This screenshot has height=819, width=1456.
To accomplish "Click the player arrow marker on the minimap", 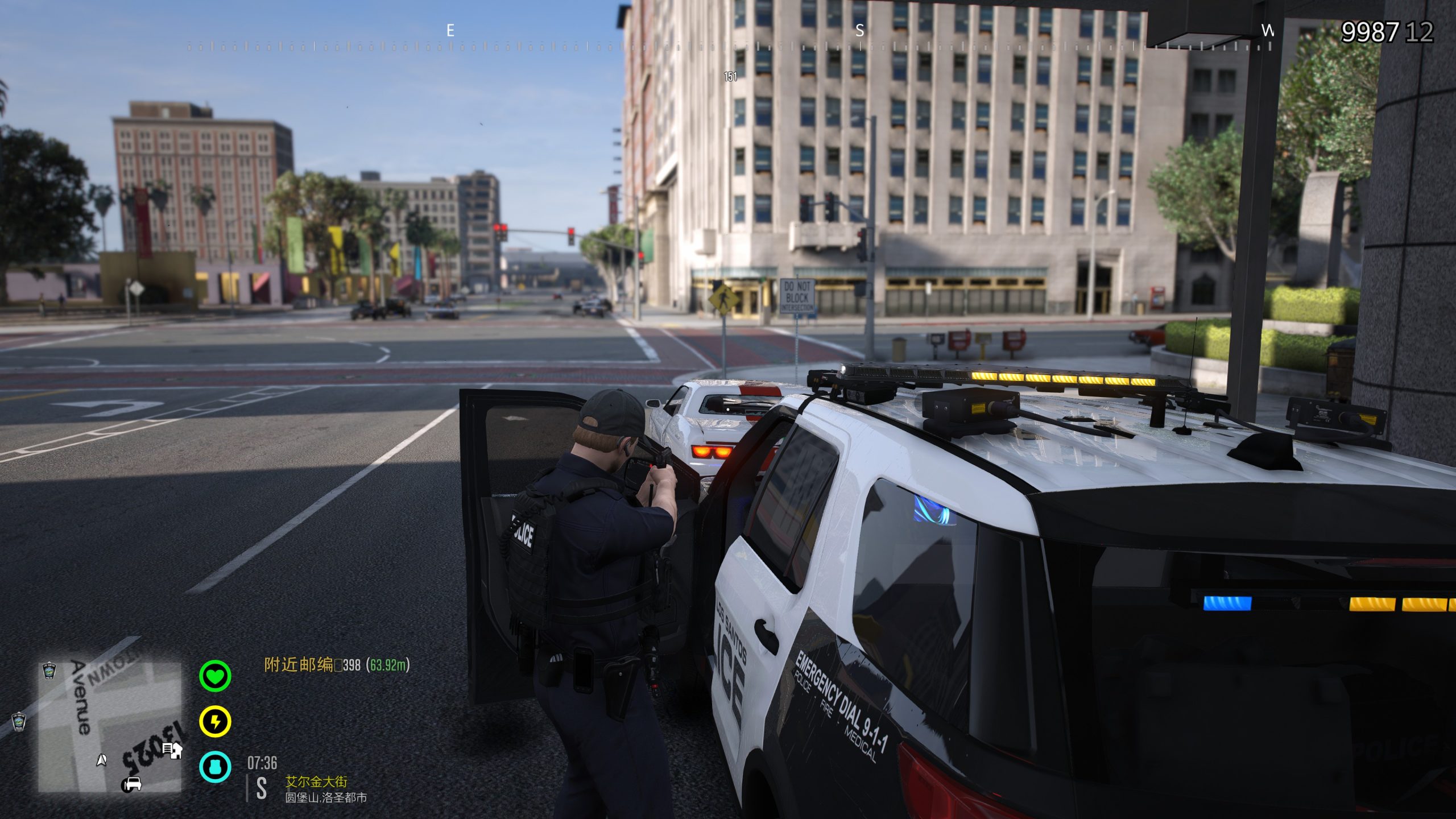I will tap(102, 759).
